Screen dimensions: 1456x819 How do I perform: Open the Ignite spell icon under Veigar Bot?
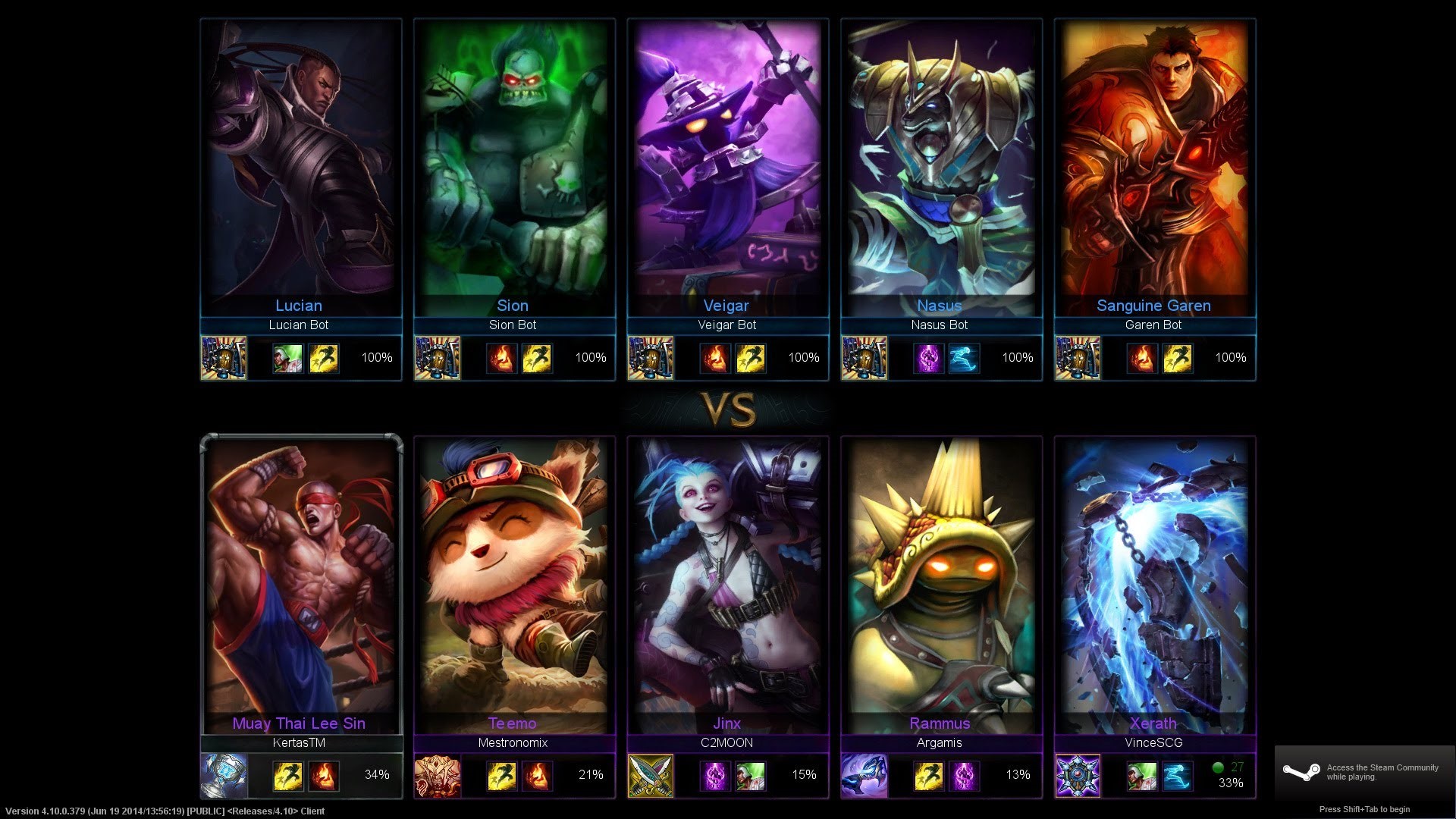[x=714, y=358]
